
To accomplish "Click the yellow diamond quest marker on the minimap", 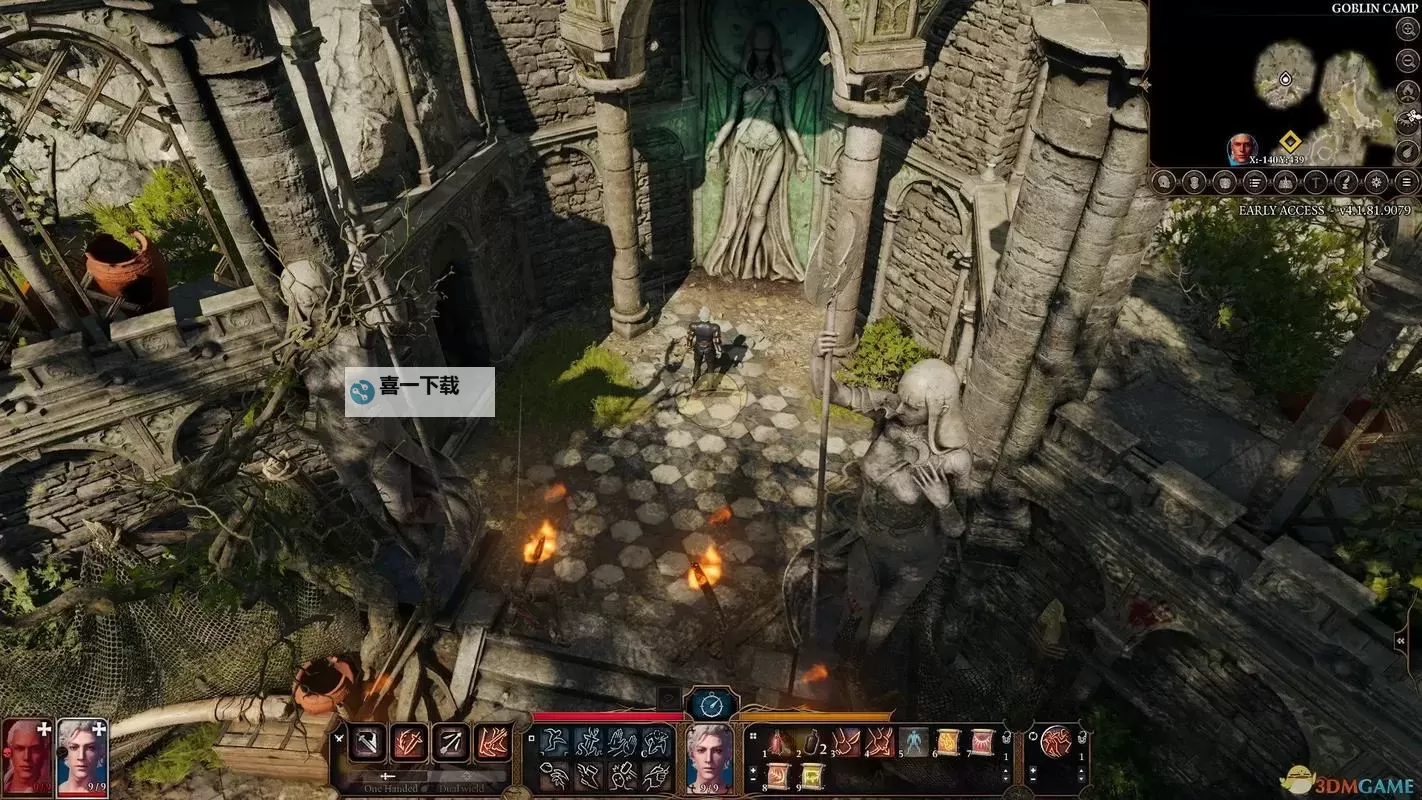I will (x=1289, y=142).
